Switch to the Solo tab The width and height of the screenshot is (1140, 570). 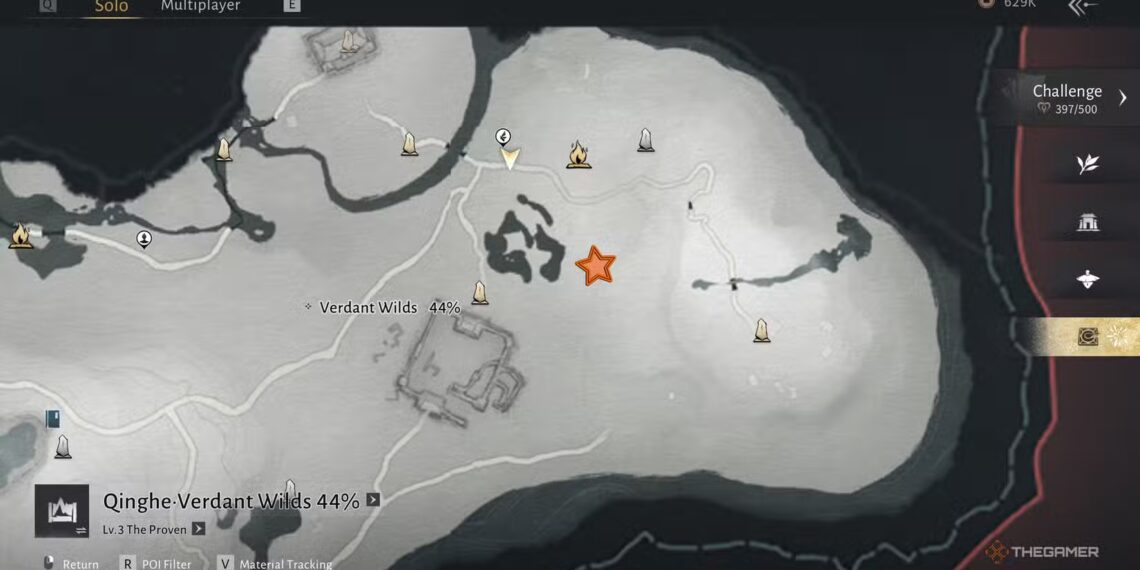click(x=111, y=7)
